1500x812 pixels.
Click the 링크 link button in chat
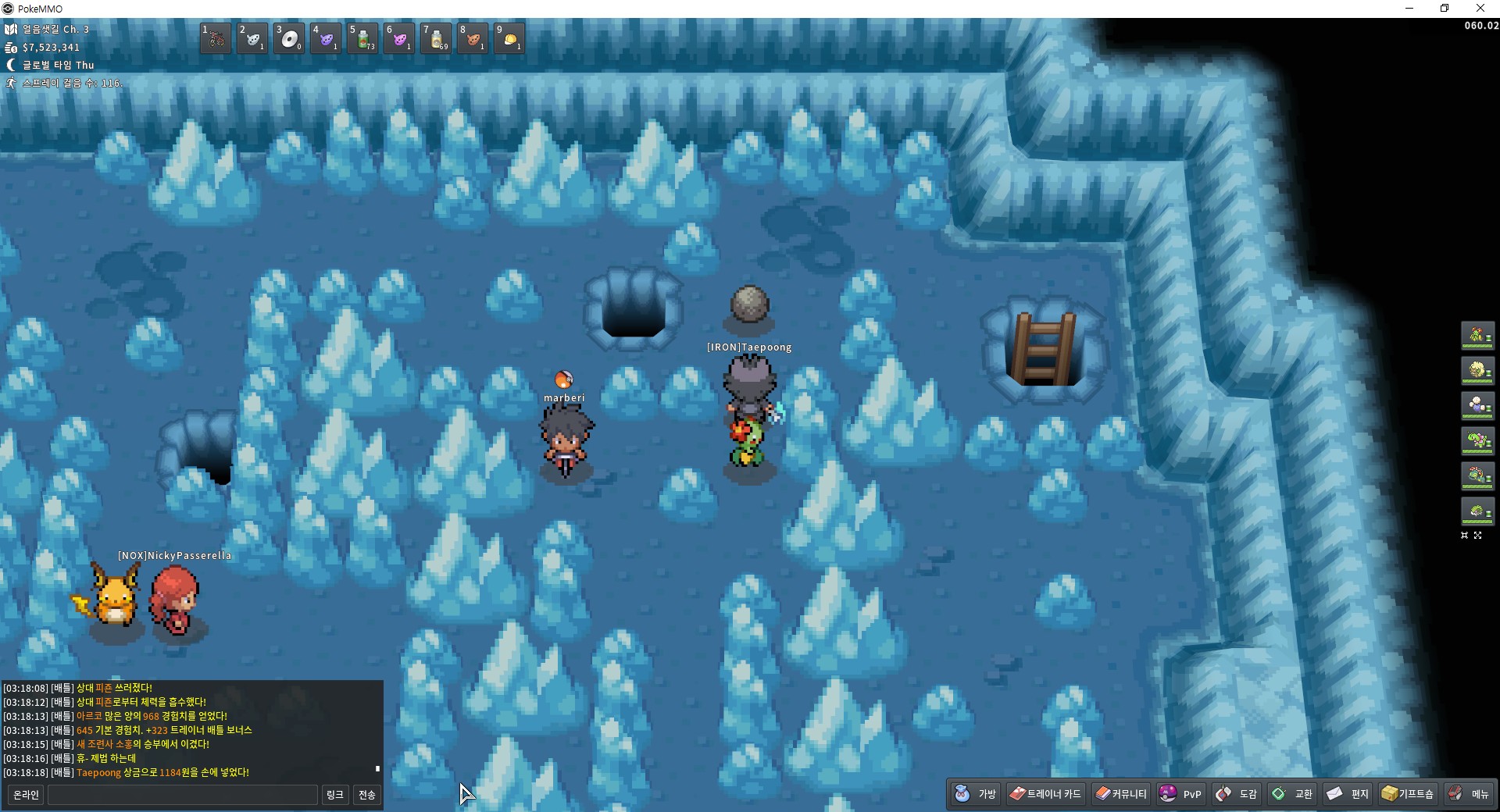(334, 795)
